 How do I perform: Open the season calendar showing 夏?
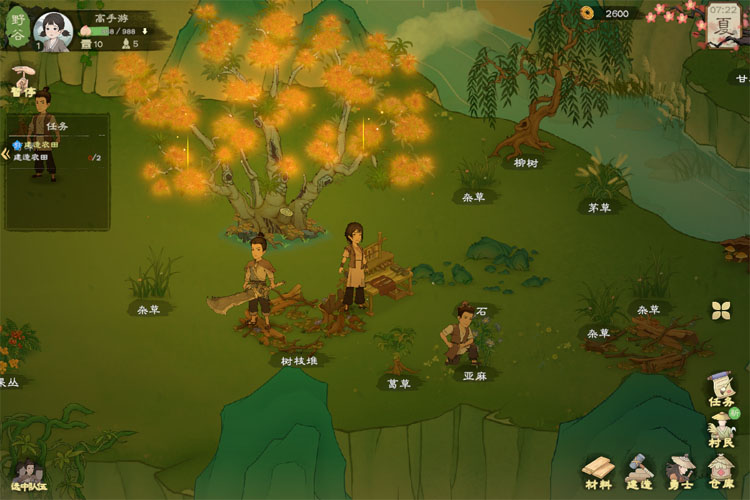coord(721,25)
